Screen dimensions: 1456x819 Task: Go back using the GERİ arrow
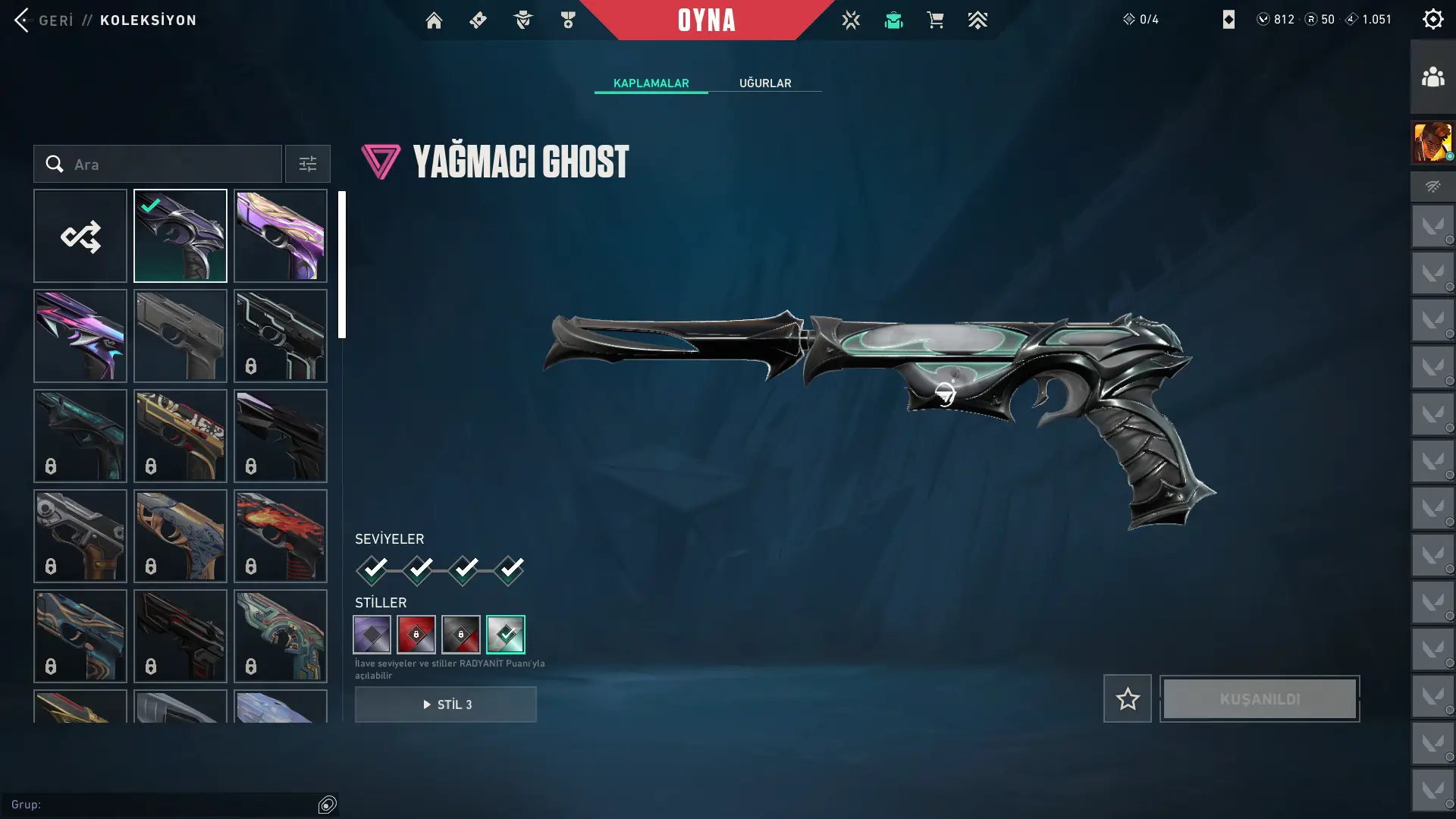[x=22, y=20]
